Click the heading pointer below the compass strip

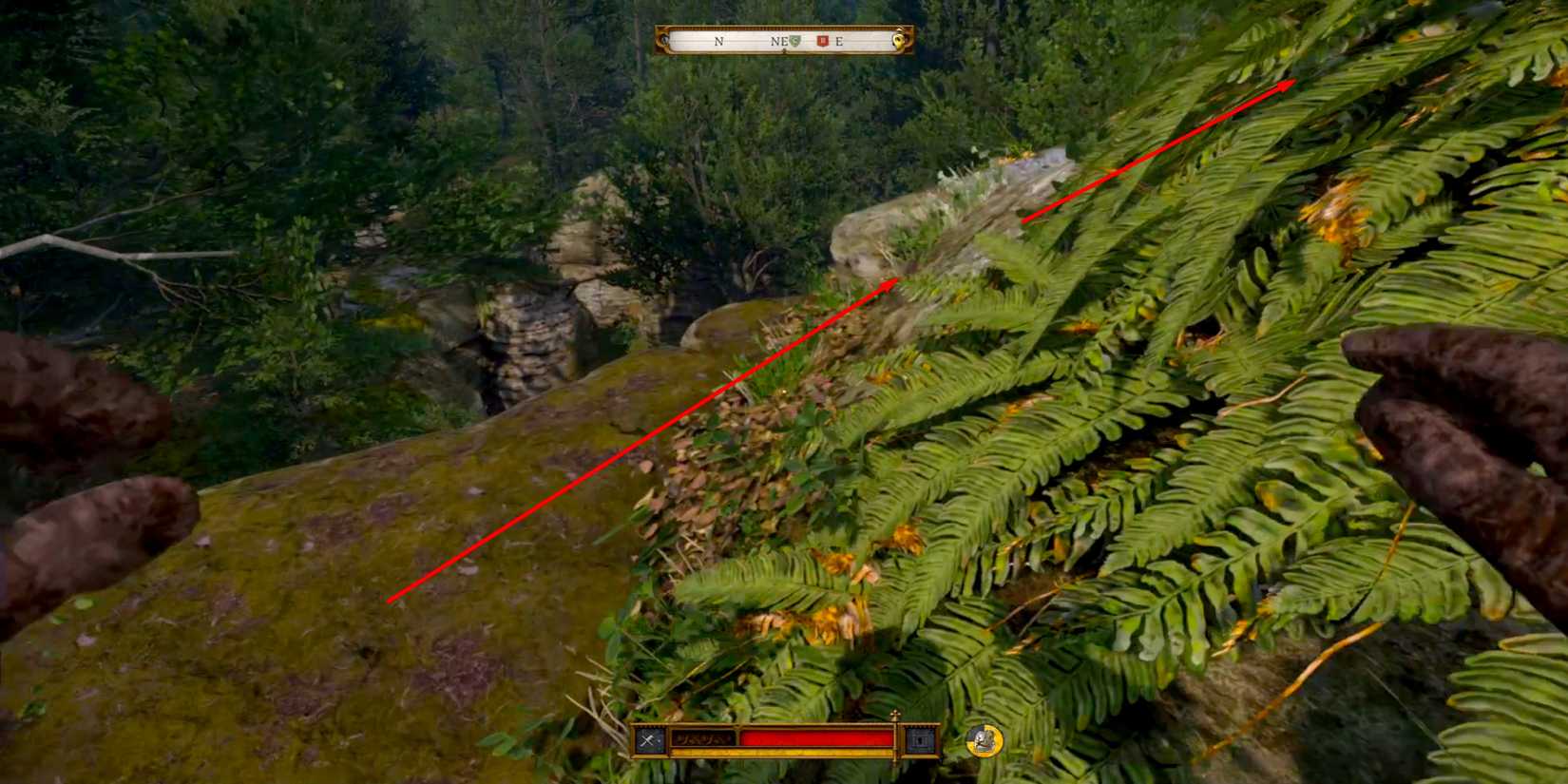point(785,49)
